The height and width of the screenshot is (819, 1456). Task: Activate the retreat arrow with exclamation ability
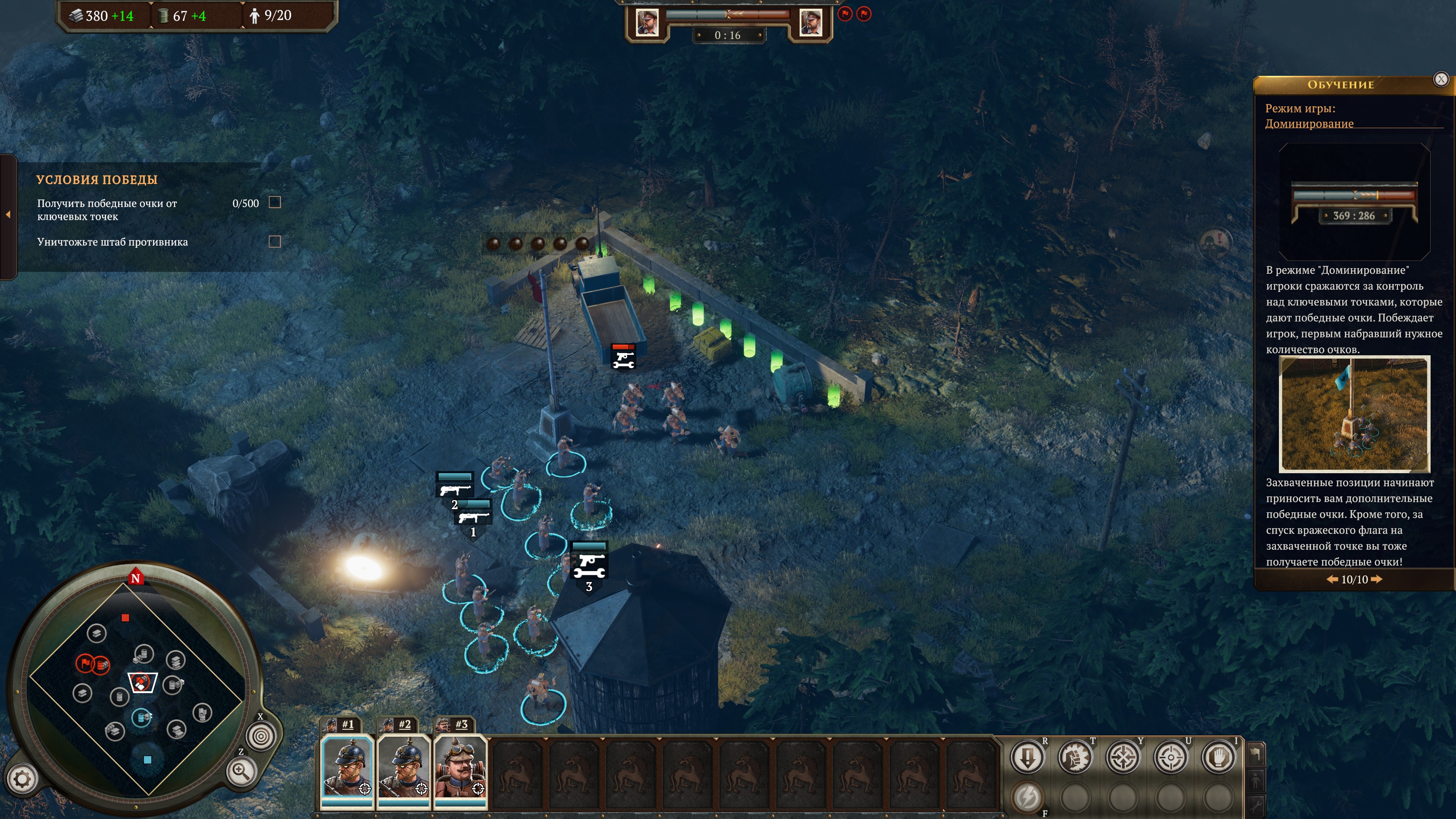click(1027, 757)
